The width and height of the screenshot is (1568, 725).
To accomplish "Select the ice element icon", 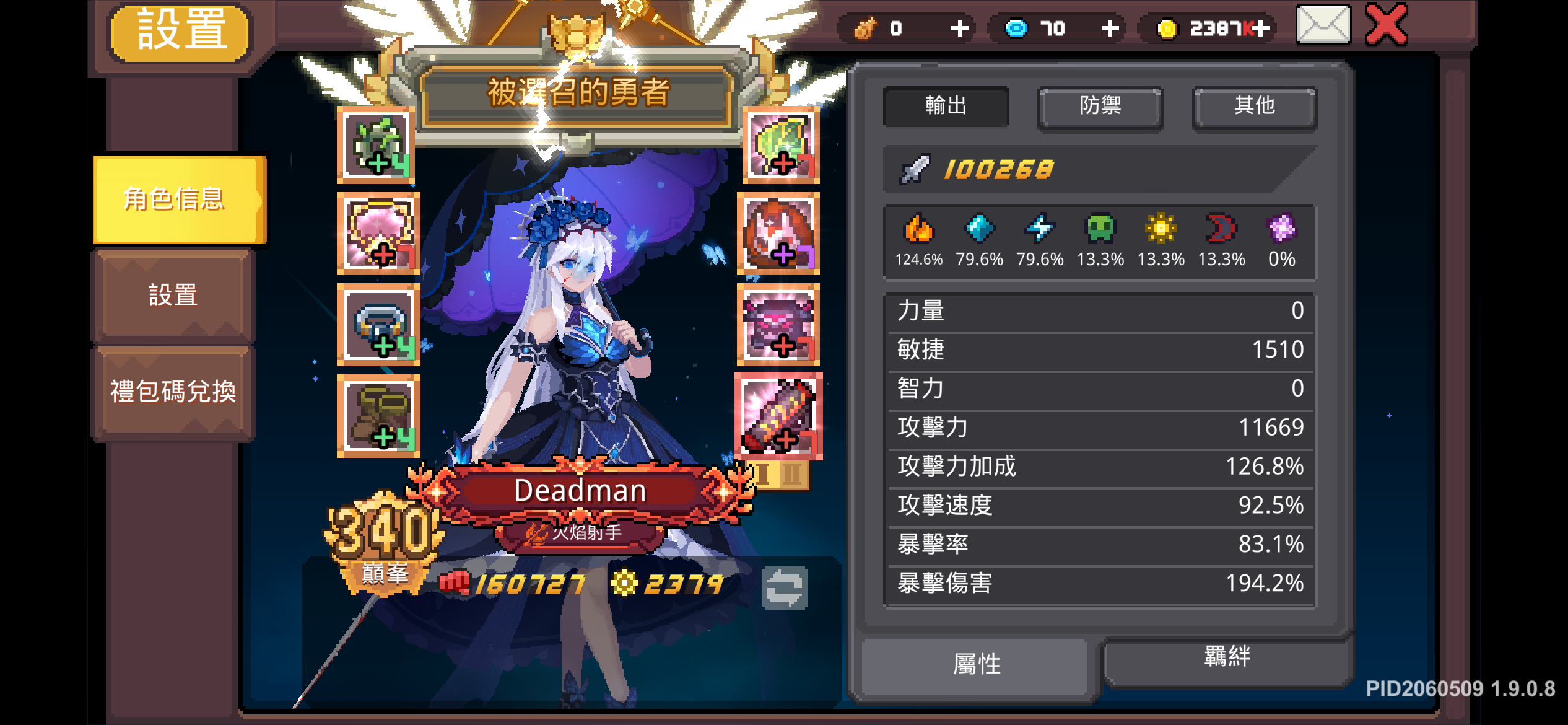I will 978,231.
